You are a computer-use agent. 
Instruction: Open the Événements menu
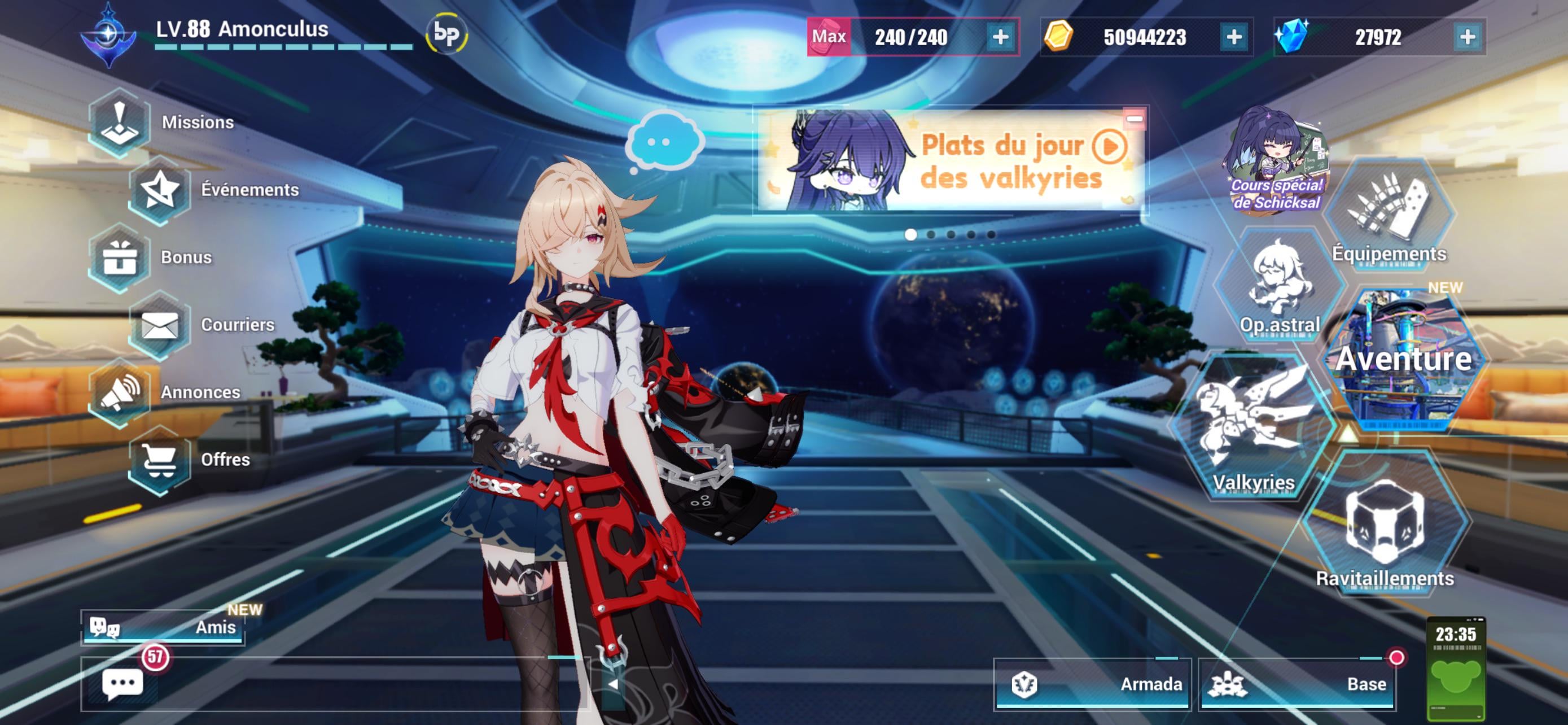tap(160, 190)
